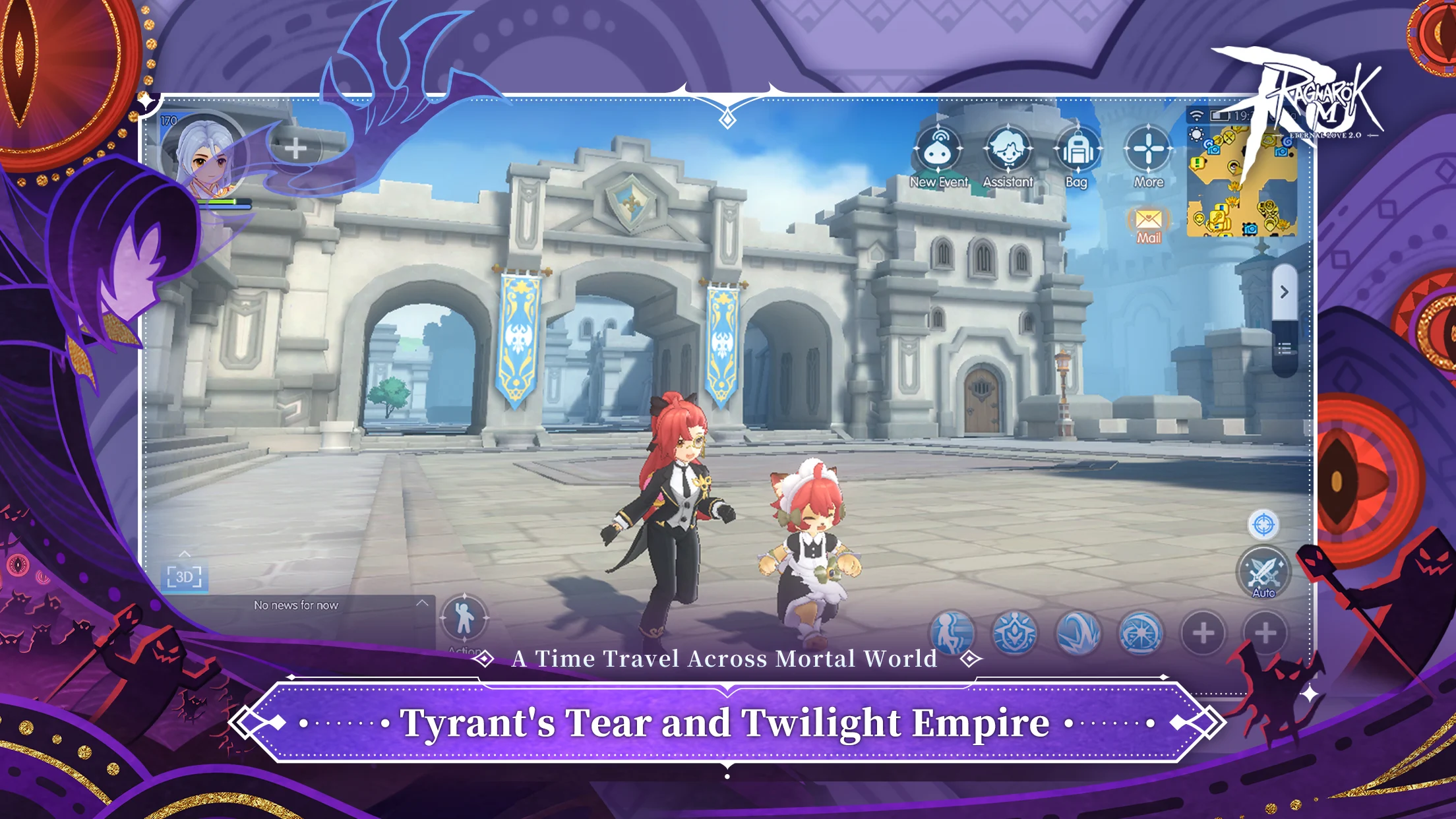The width and height of the screenshot is (1456, 819).
Task: Cast the shield emblem skill icon
Action: point(1014,633)
